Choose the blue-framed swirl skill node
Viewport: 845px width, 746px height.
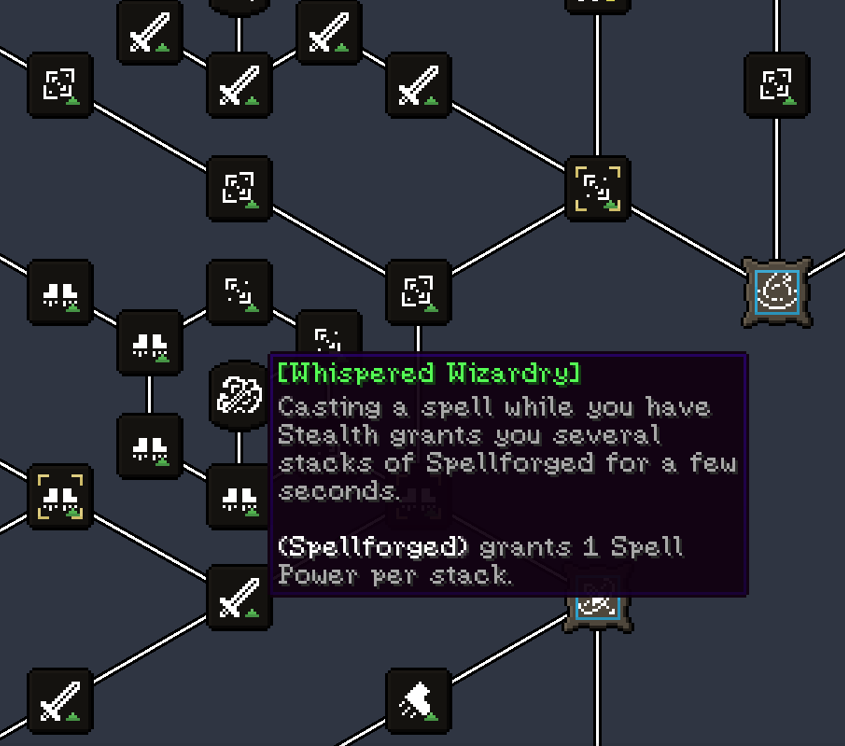click(x=777, y=291)
